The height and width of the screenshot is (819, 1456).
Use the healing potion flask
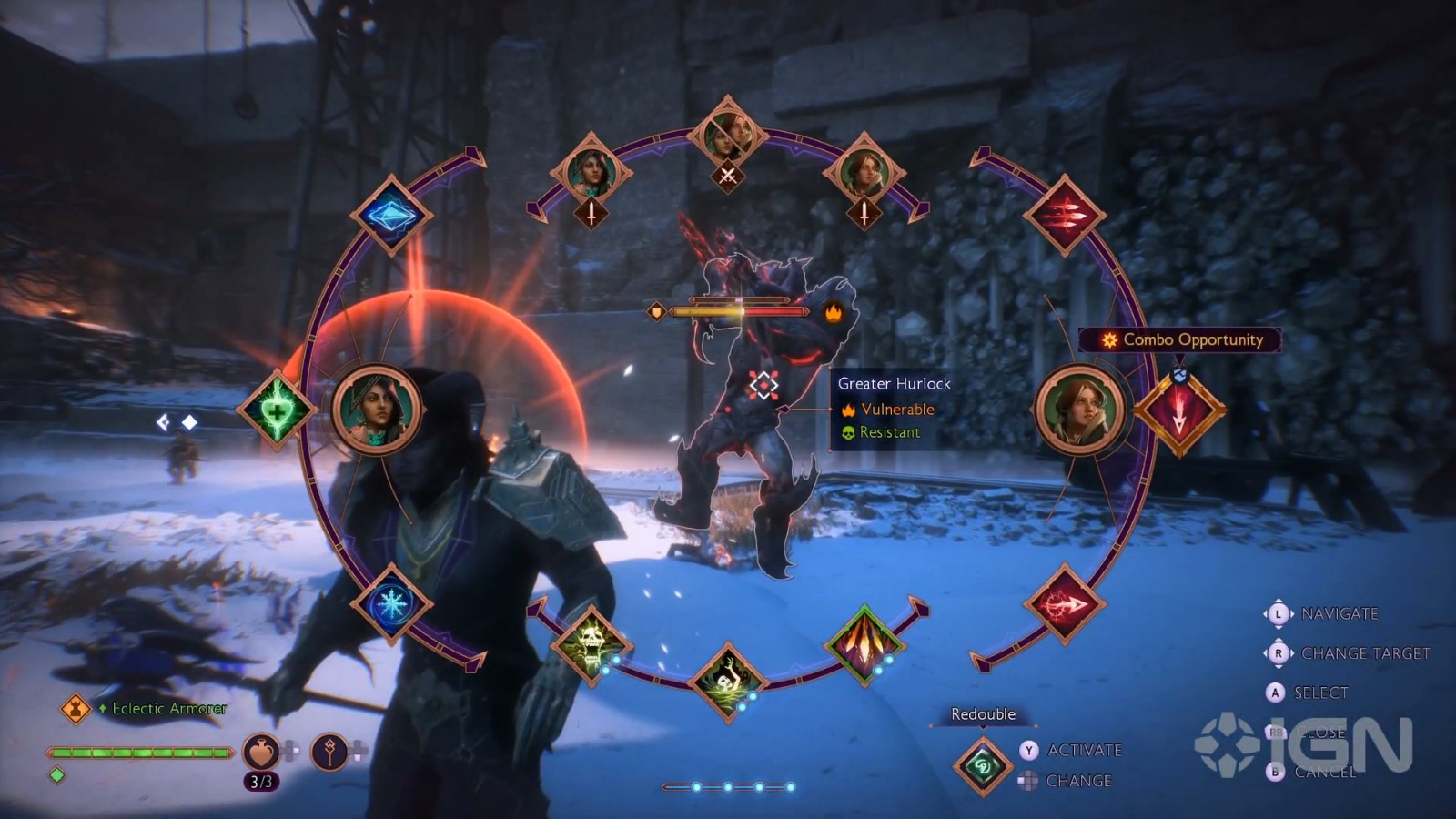(x=261, y=752)
